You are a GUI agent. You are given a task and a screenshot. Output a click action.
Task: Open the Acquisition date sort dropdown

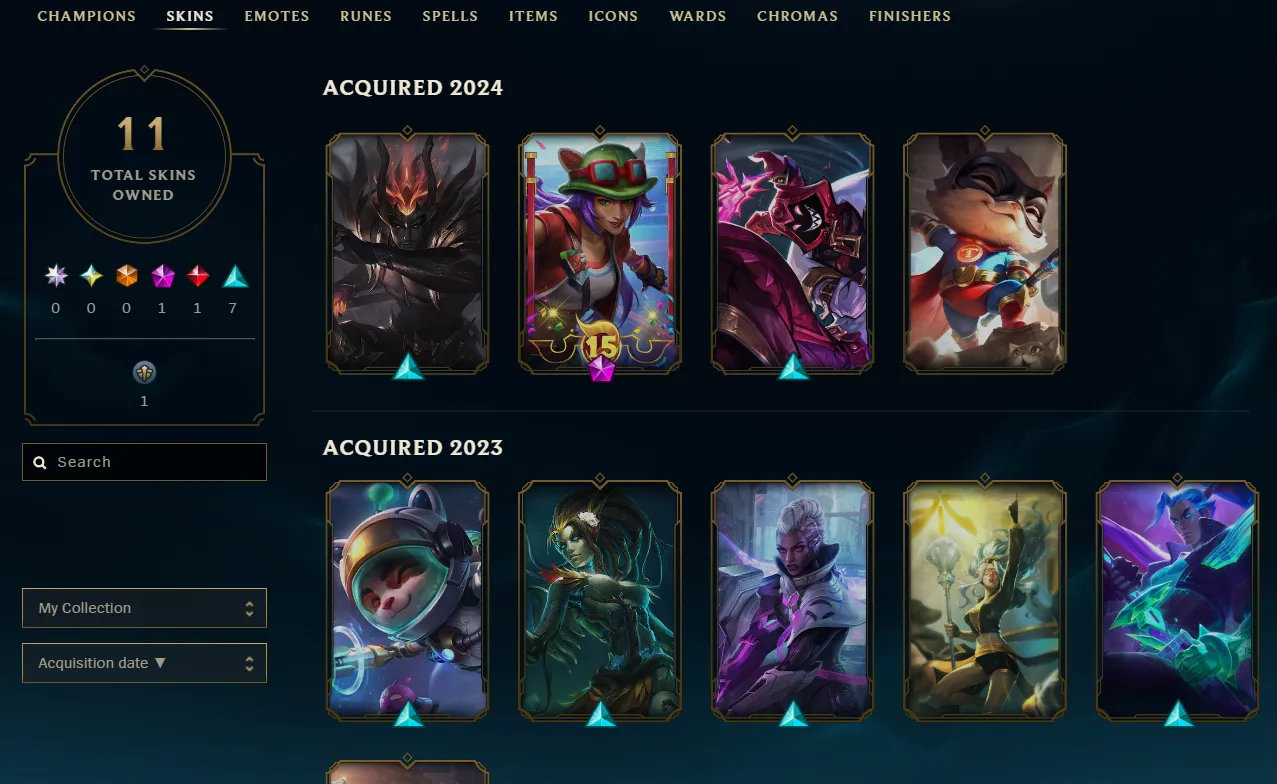coord(144,663)
